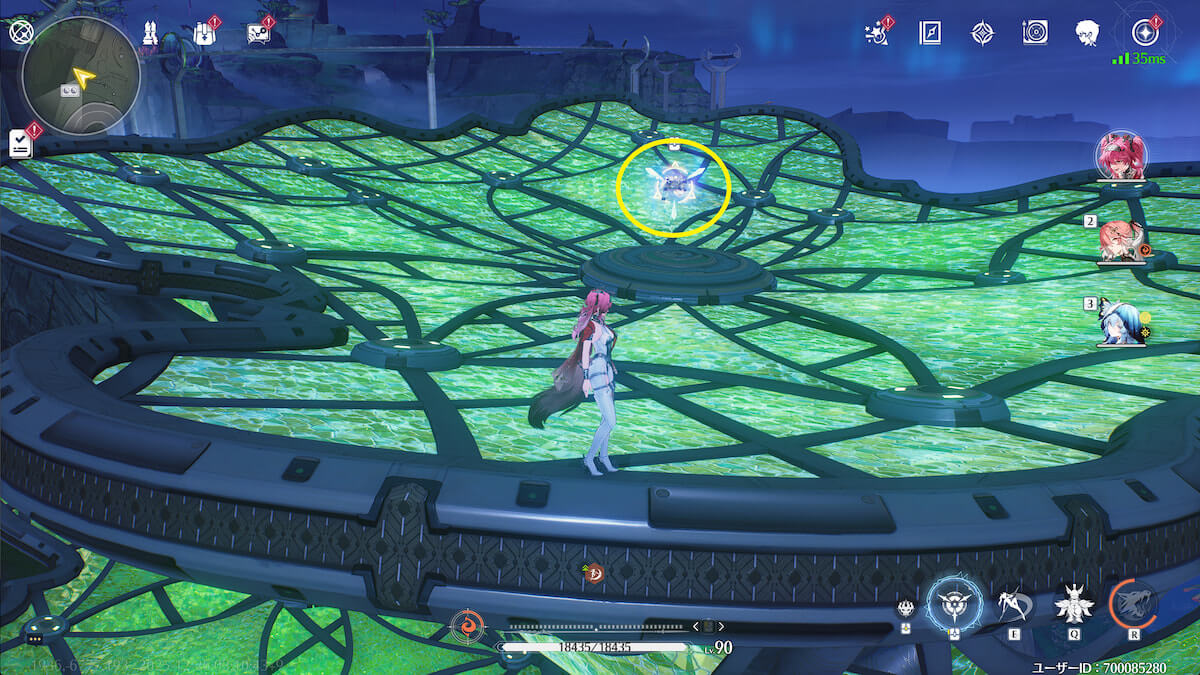1200x675 pixels.
Task: Open the four-pointed star icon
Action: point(982,33)
